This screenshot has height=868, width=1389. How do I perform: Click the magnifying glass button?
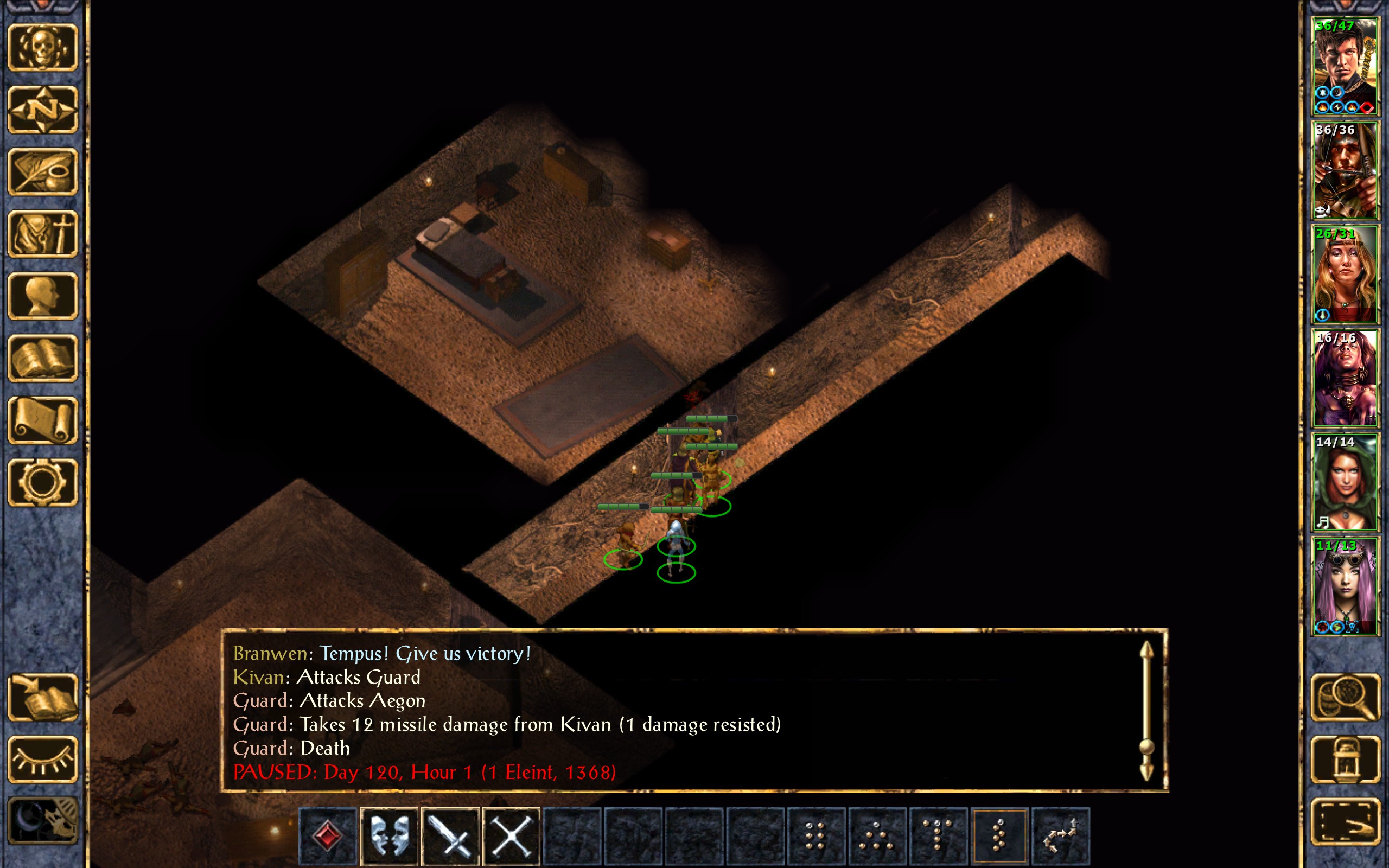click(1345, 697)
